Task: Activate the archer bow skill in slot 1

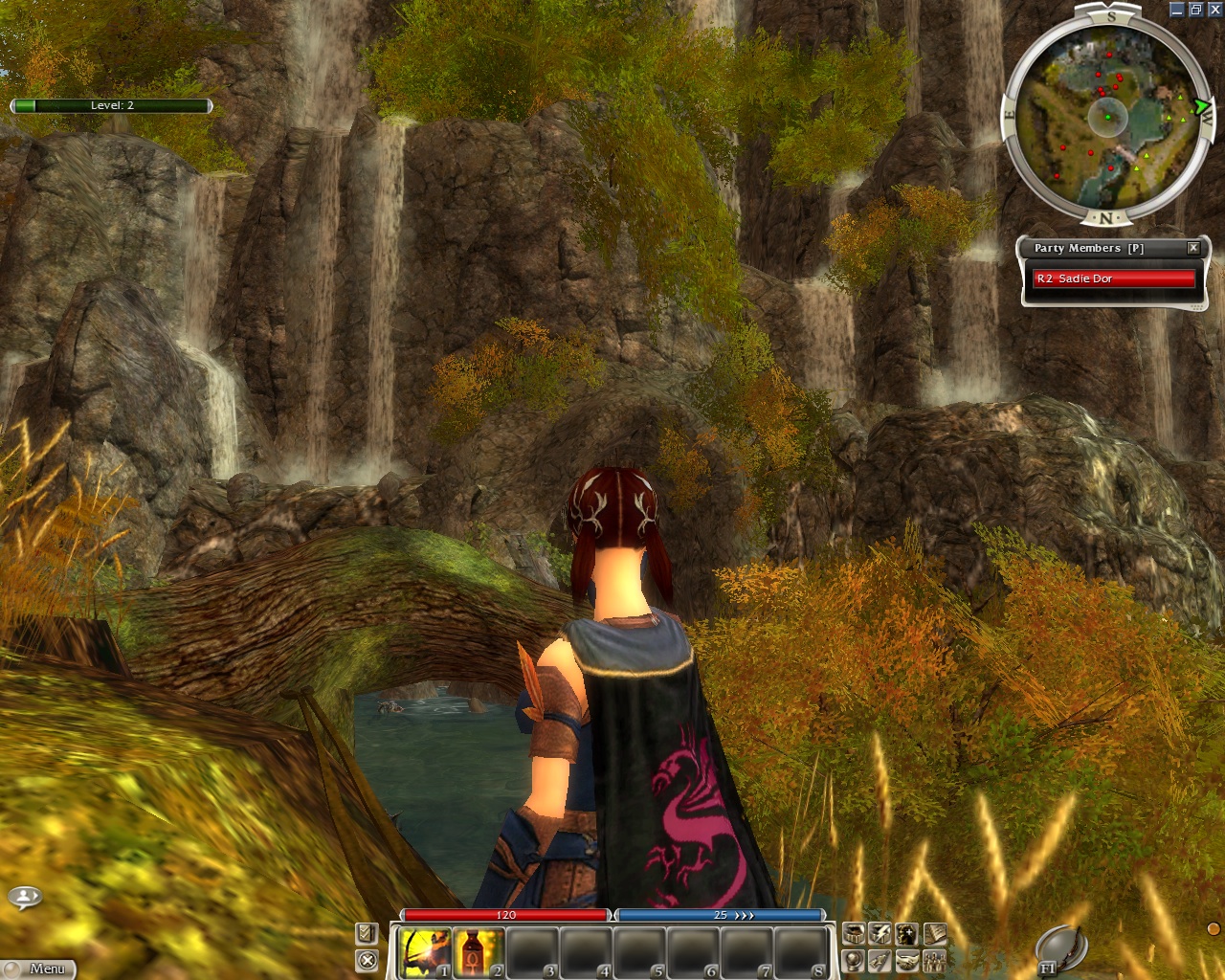Action: (x=424, y=951)
